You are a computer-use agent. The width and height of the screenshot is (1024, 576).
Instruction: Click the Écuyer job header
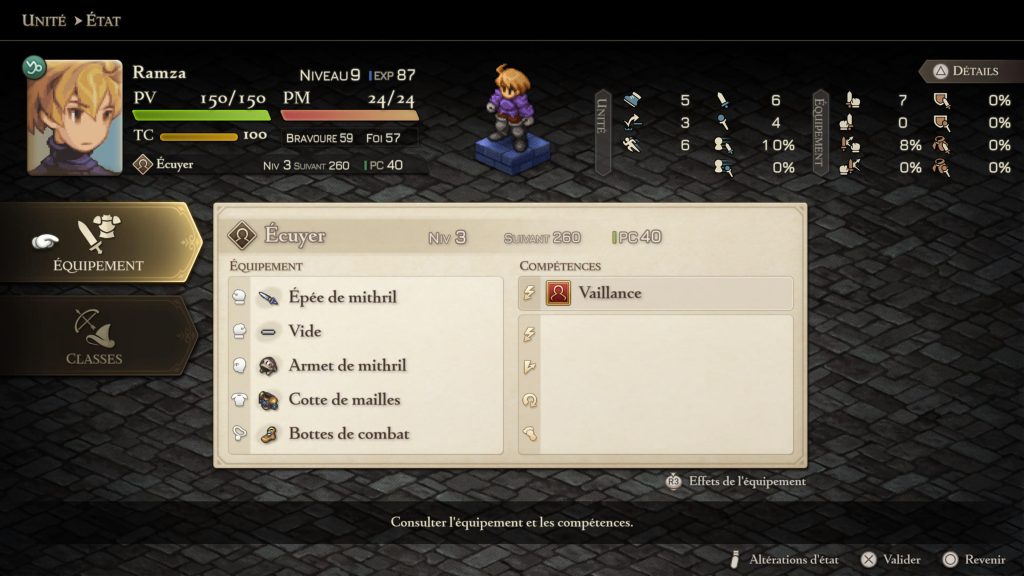pos(295,236)
